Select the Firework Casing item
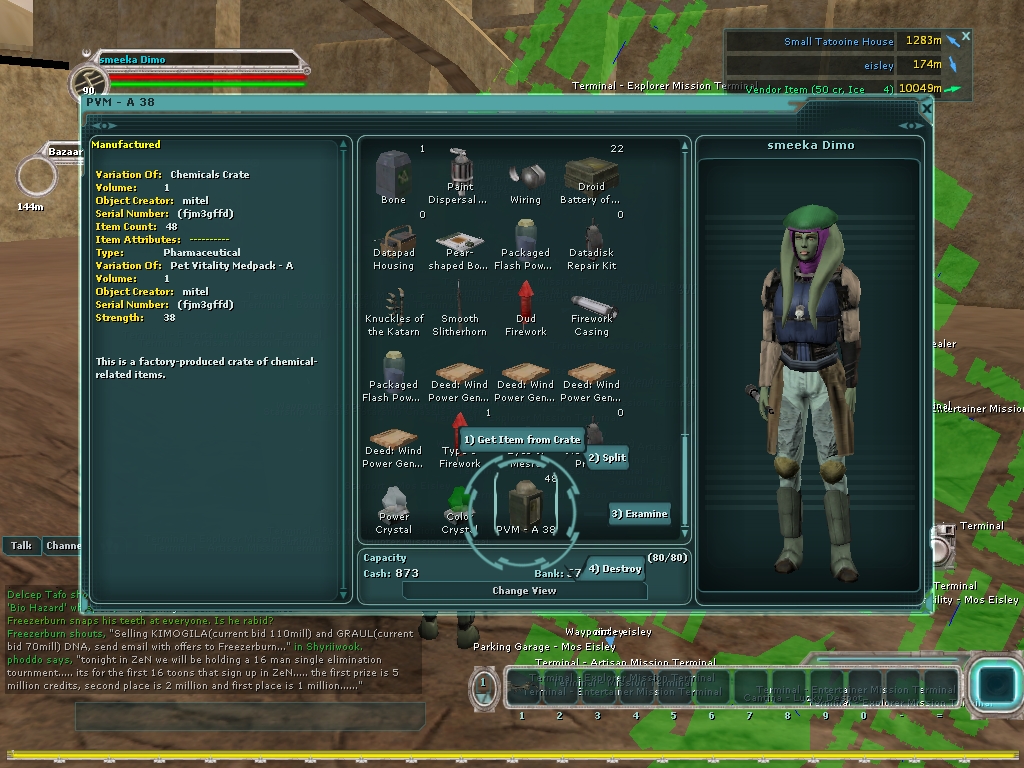The width and height of the screenshot is (1024, 768). [591, 308]
